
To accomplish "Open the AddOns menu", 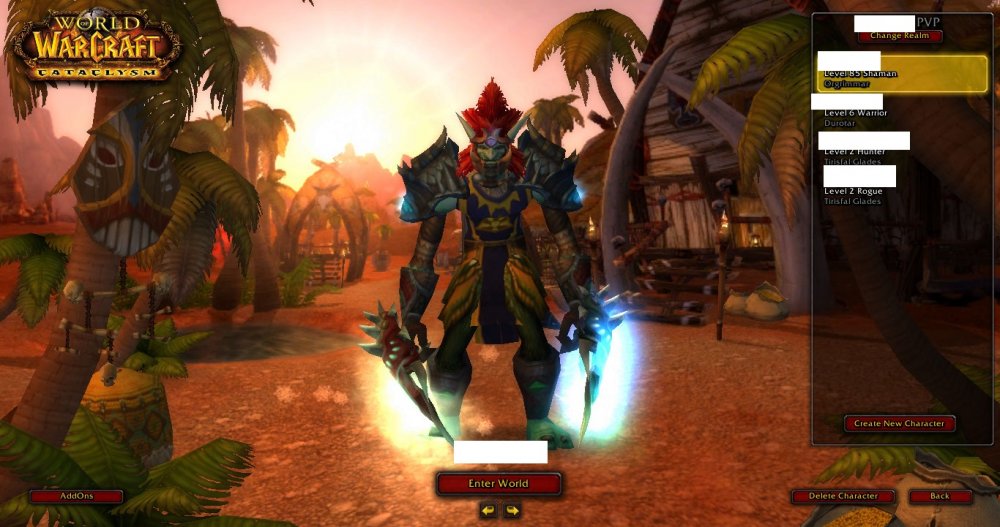I will tap(76, 496).
